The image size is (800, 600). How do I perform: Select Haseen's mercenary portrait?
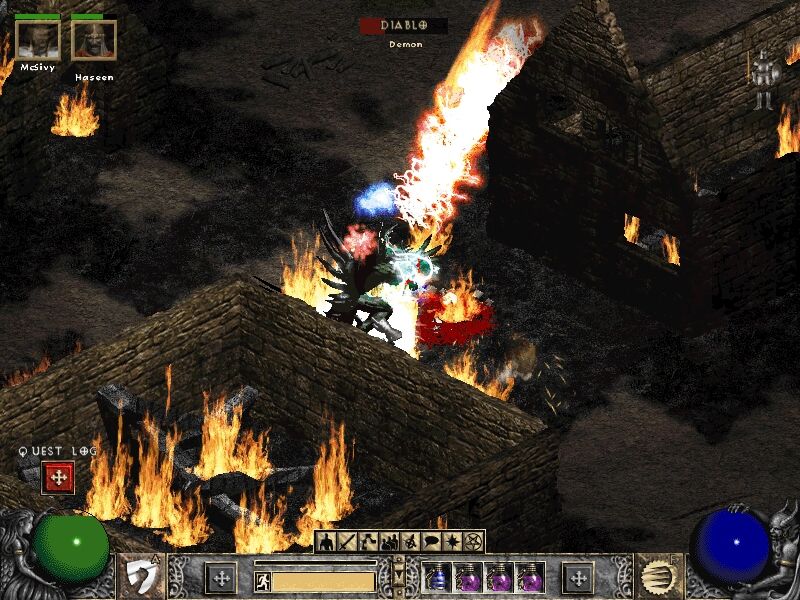coord(93,40)
